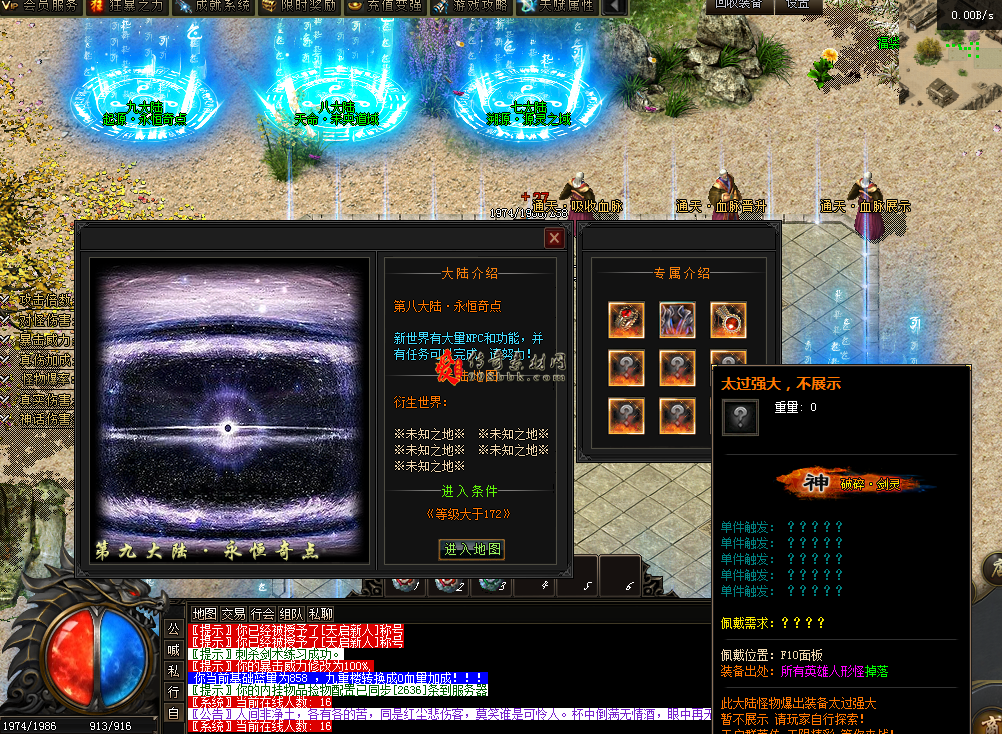This screenshot has height=734, width=1002.
Task: Select the red gem necklace exclusive item
Action: (x=728, y=319)
